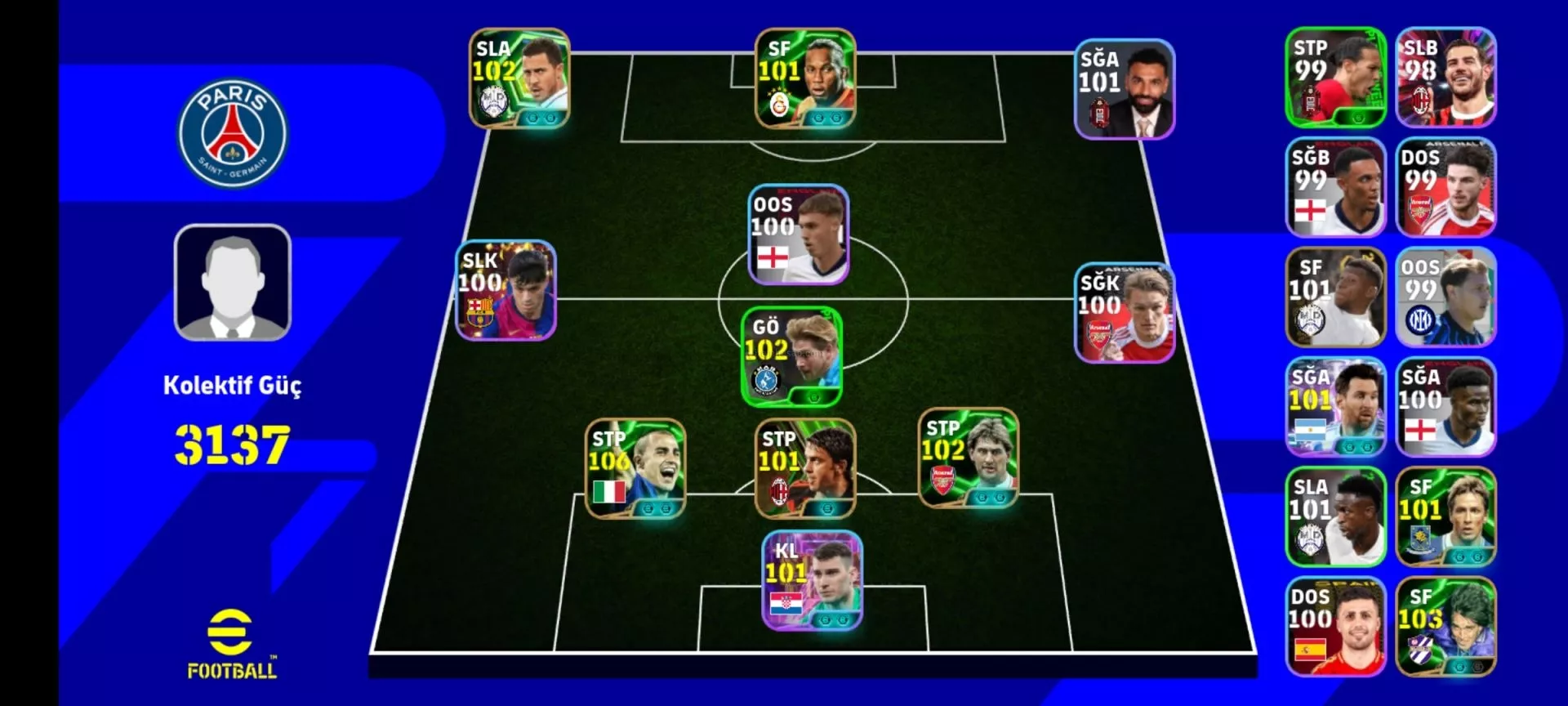Viewport: 1568px width, 706px height.
Task: Pick the STP 101 AC Milan defender card
Action: (x=805, y=469)
